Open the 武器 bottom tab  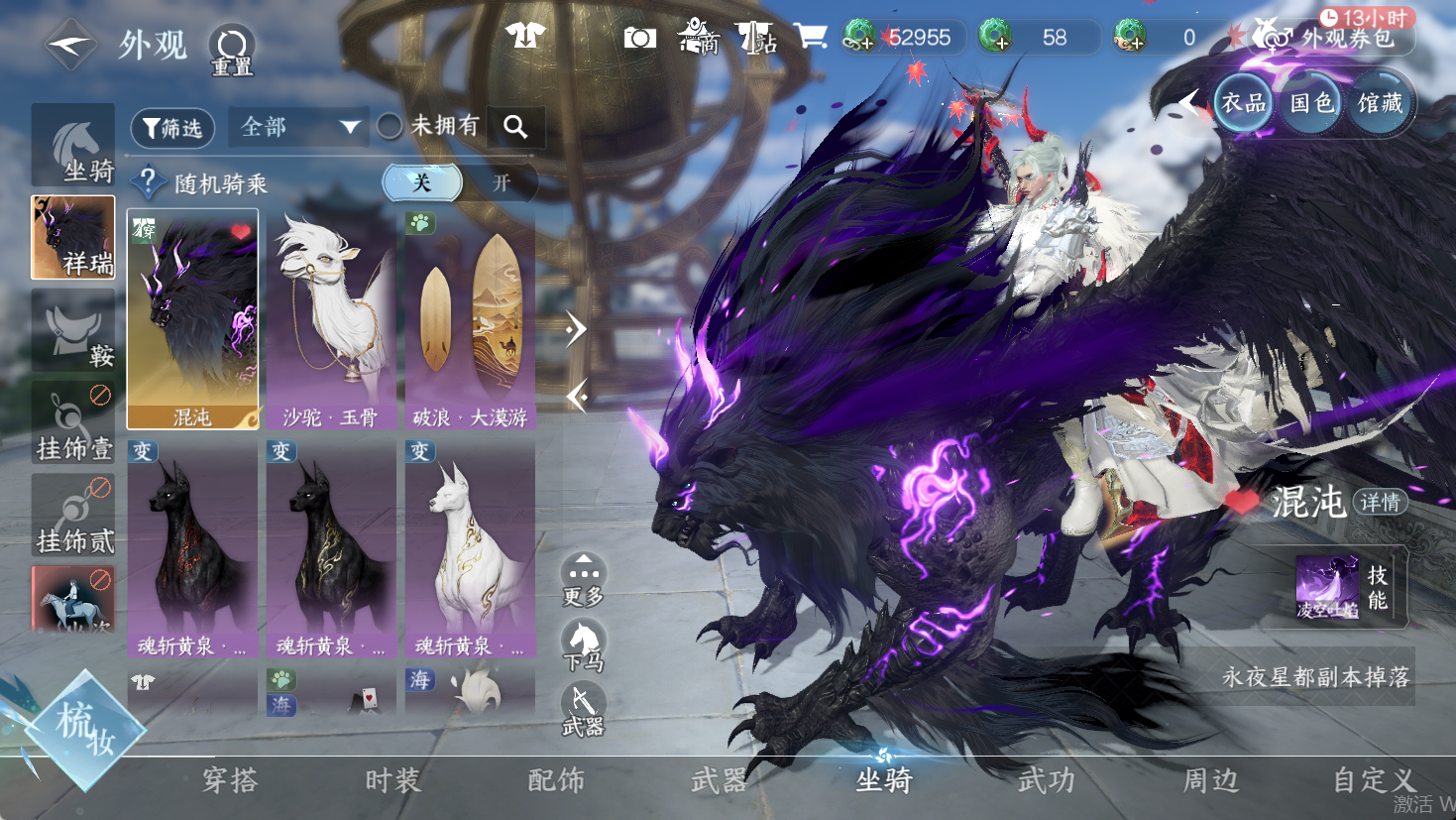point(719,781)
